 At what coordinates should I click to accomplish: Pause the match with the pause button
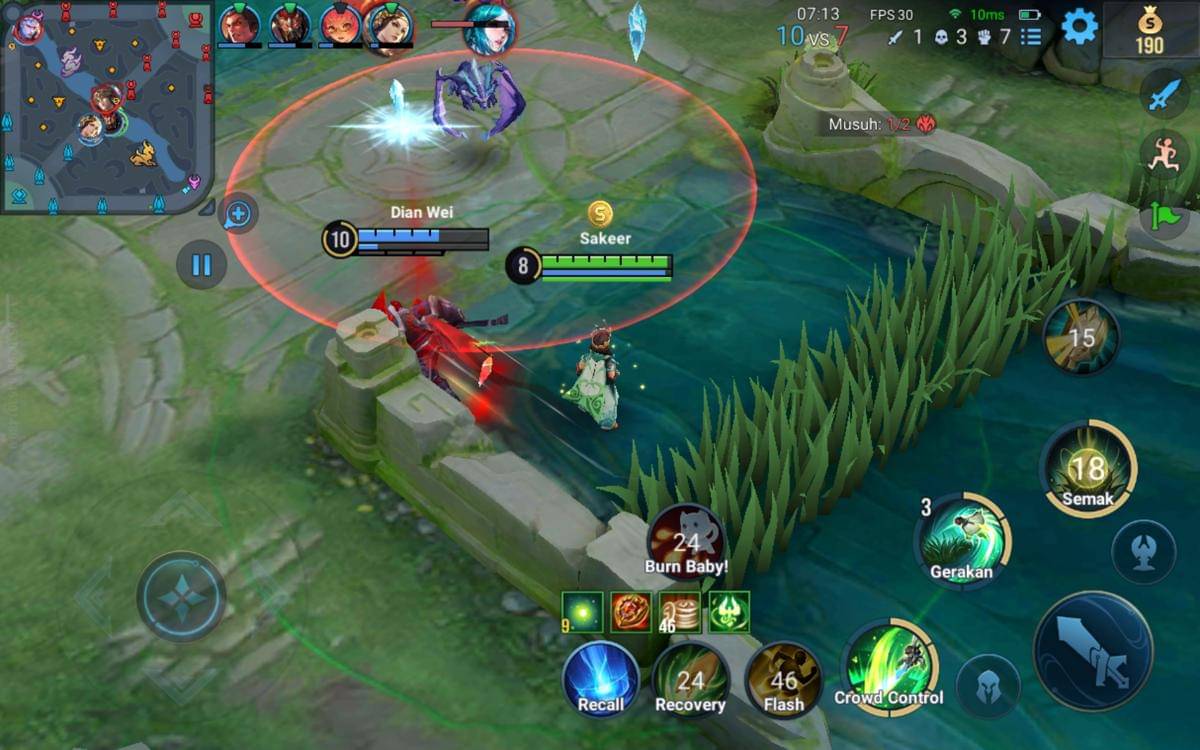point(201,265)
